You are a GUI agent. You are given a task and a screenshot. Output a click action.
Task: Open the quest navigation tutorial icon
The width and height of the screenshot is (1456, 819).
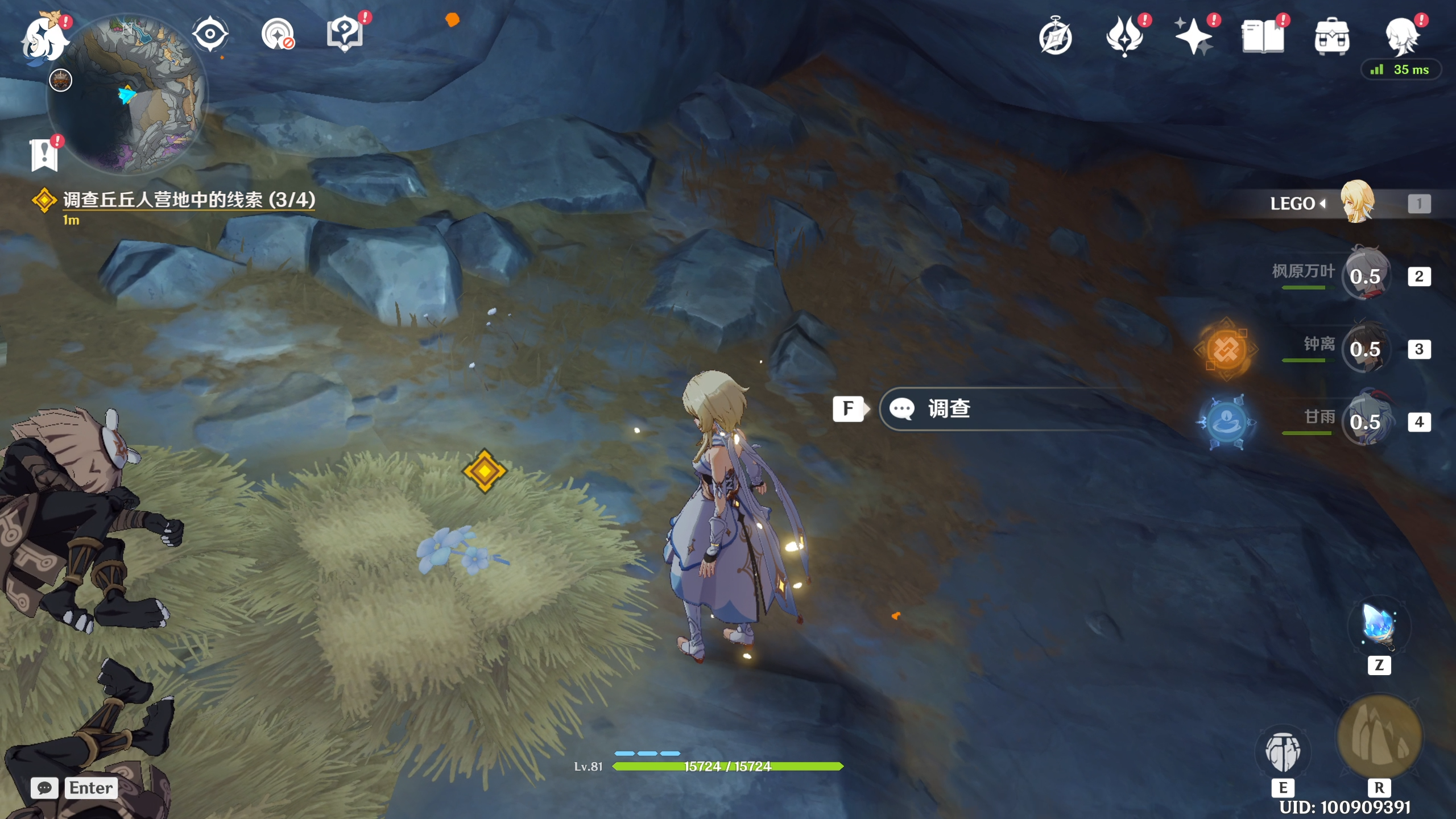pyautogui.click(x=345, y=34)
